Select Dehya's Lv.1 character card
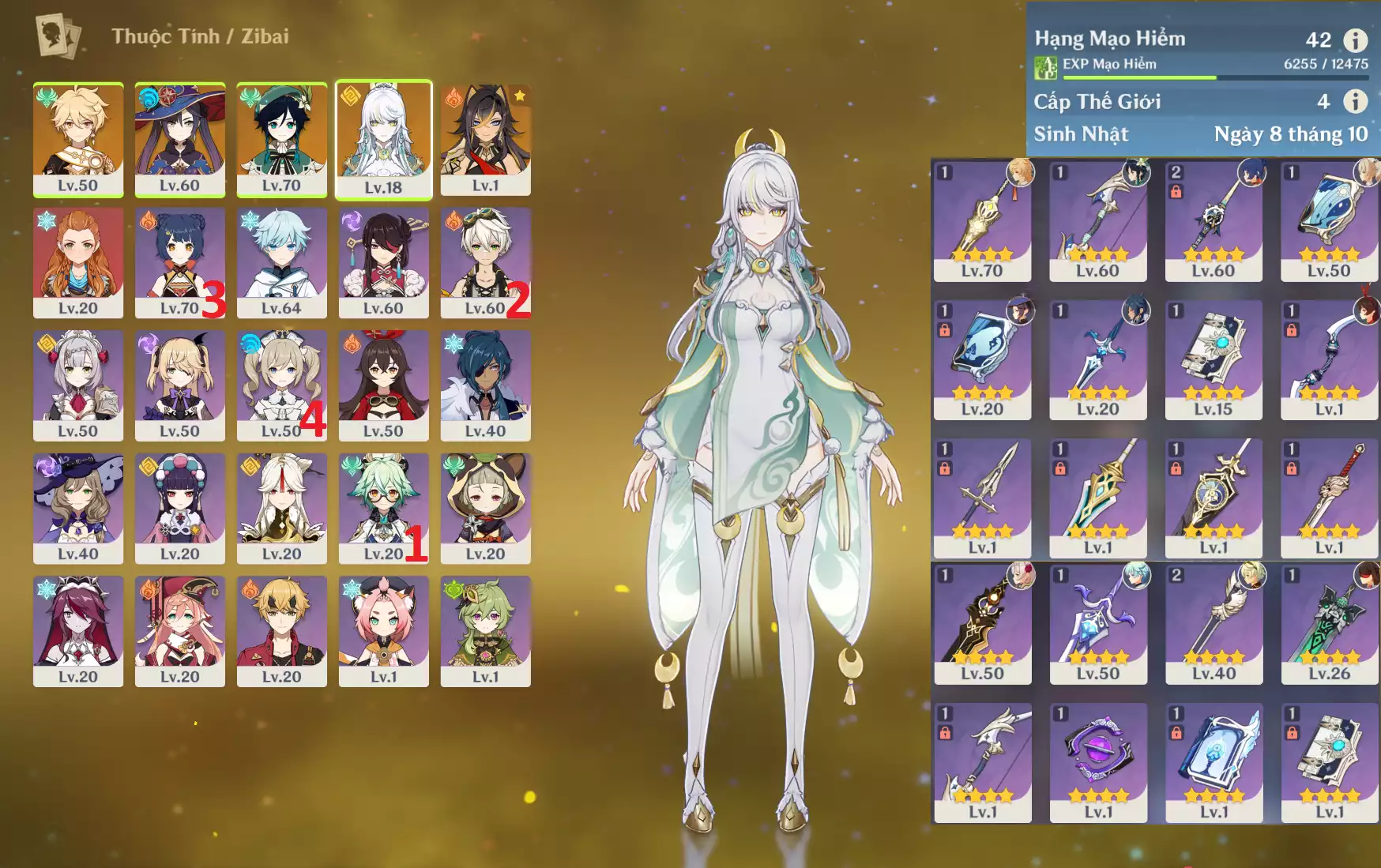The image size is (1381, 868). coord(486,139)
